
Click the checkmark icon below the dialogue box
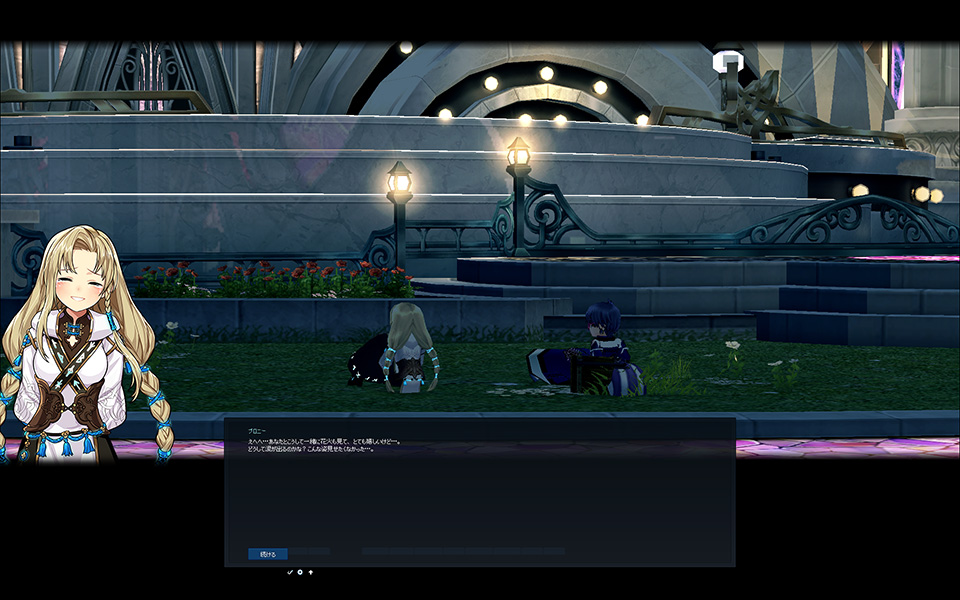point(290,572)
